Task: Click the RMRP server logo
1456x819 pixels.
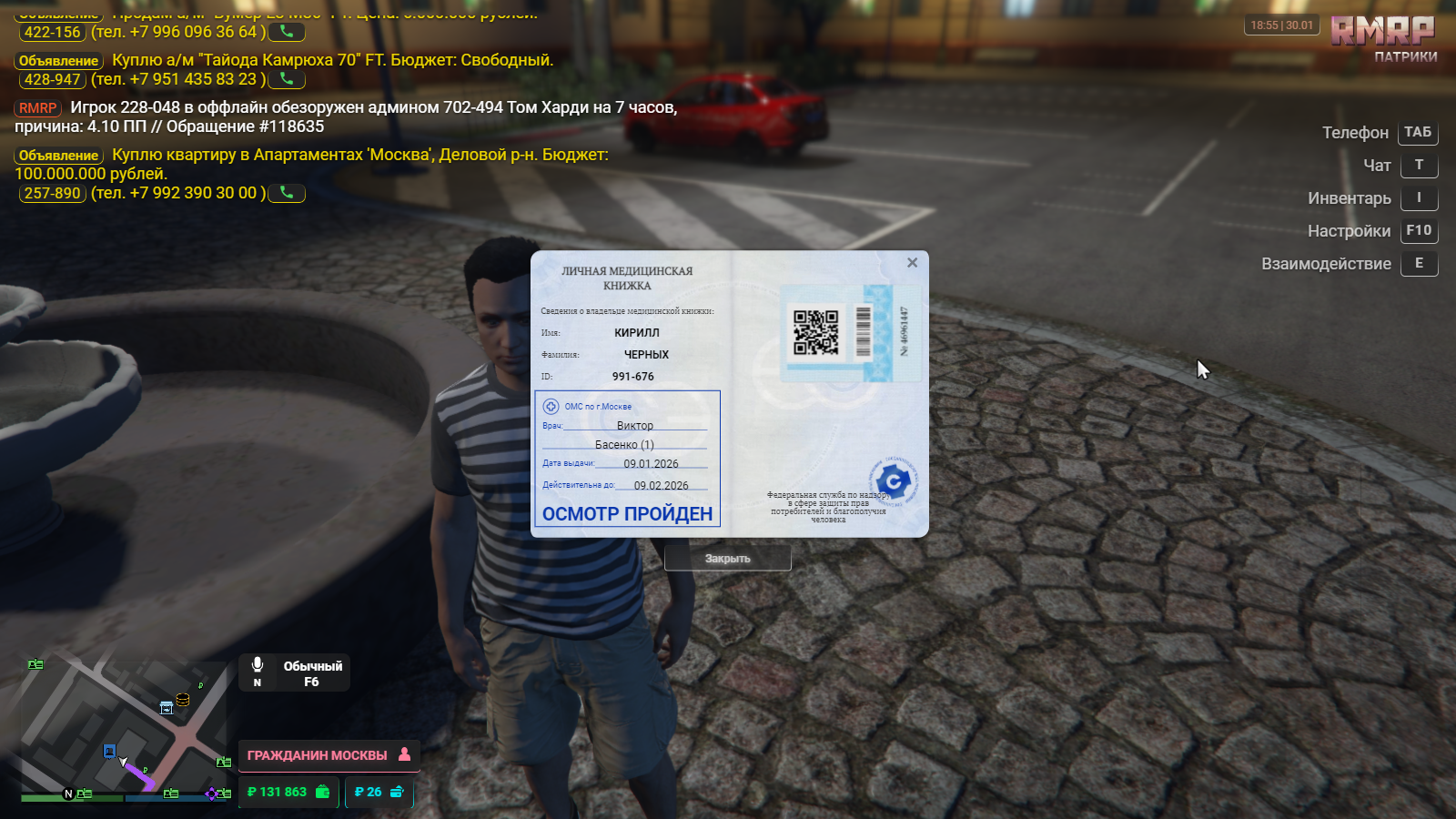Action: click(x=1382, y=32)
